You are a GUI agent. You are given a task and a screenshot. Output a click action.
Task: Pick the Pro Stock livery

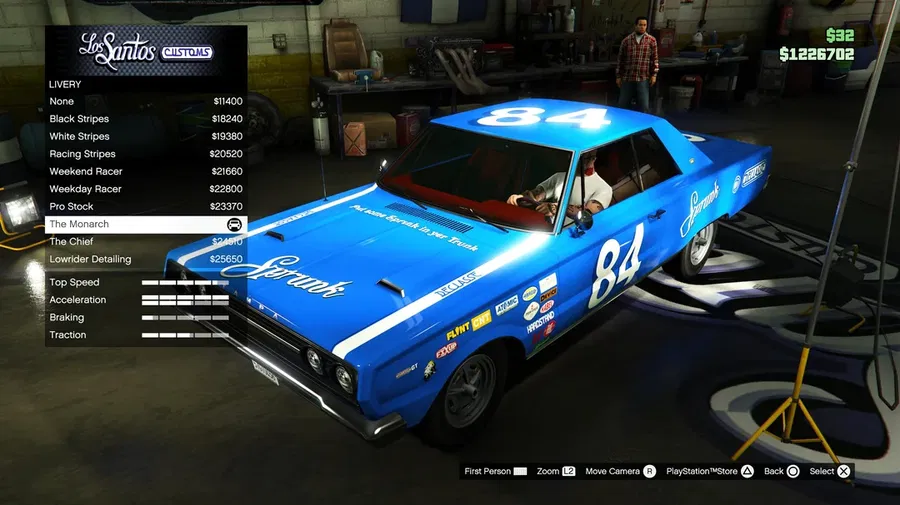point(145,206)
